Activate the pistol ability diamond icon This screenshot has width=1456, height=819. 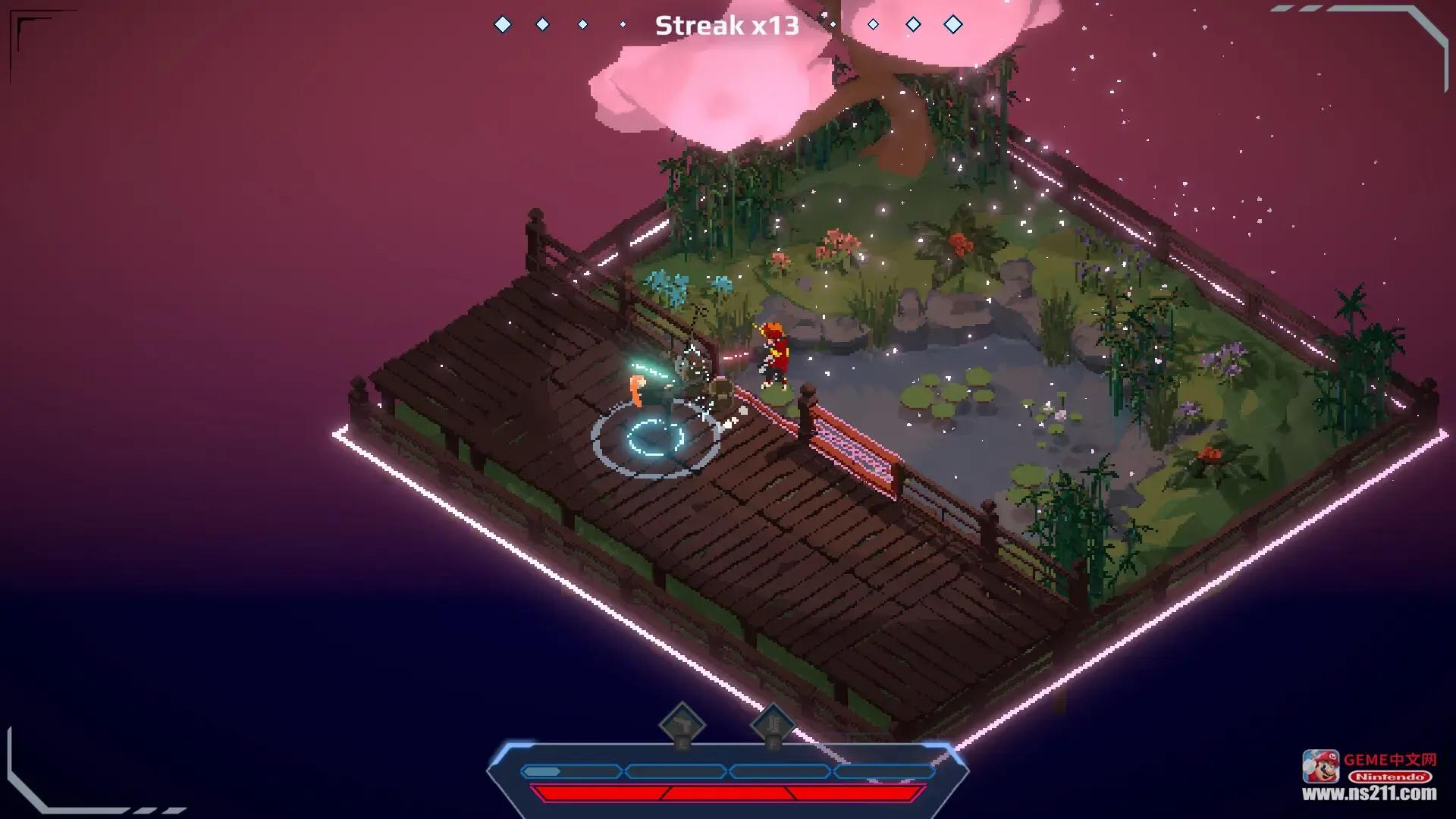pyautogui.click(x=682, y=725)
